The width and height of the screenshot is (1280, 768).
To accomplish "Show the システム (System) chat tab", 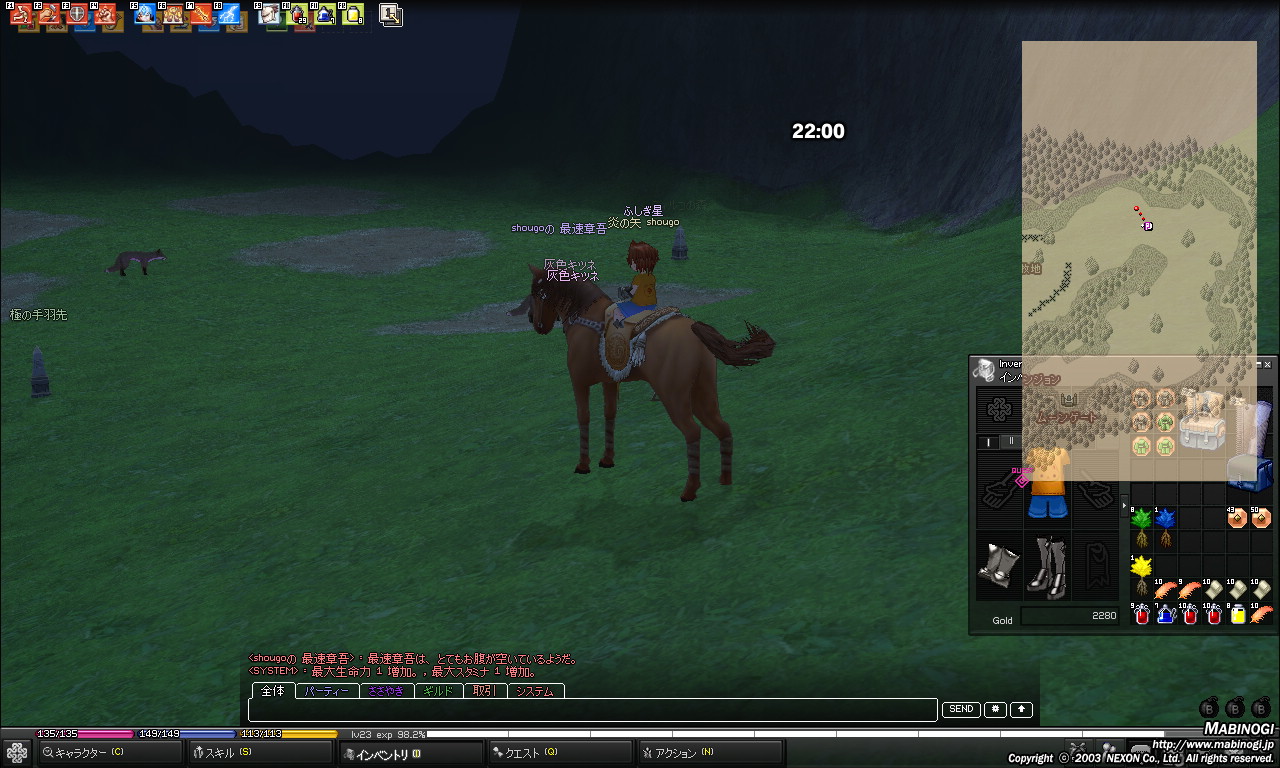I will click(x=535, y=691).
